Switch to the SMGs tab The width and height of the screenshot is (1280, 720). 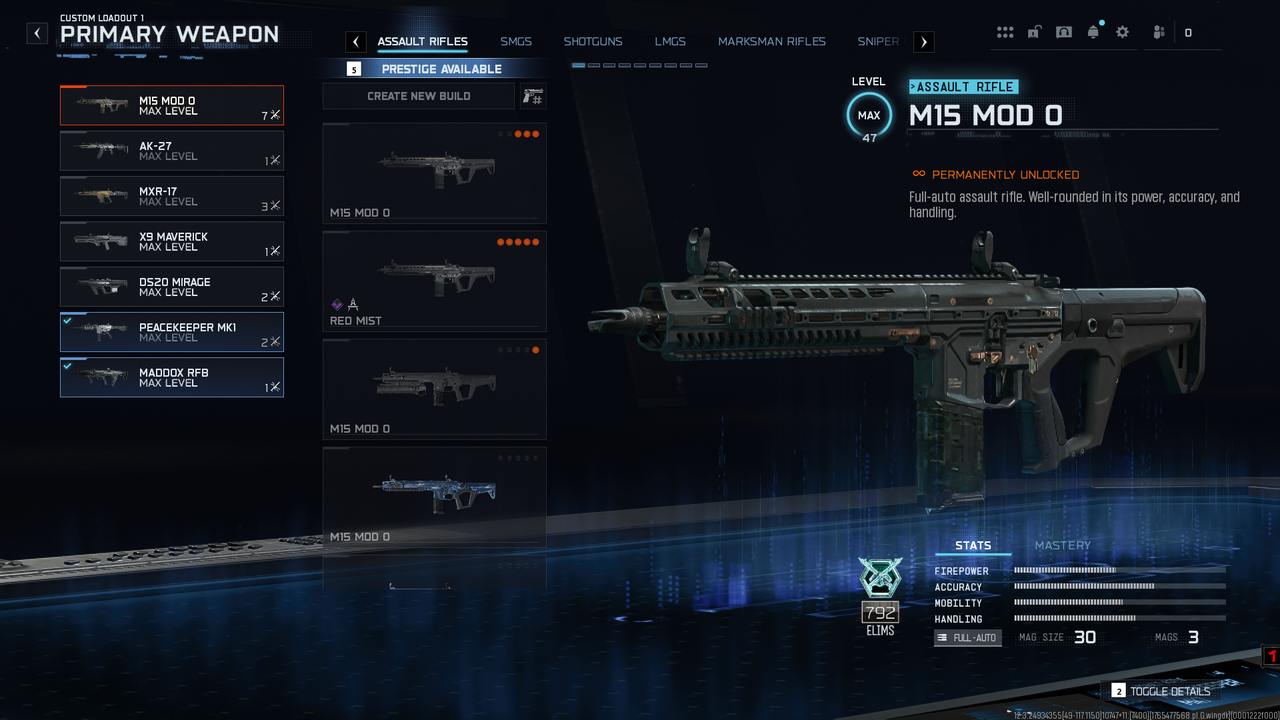click(516, 42)
